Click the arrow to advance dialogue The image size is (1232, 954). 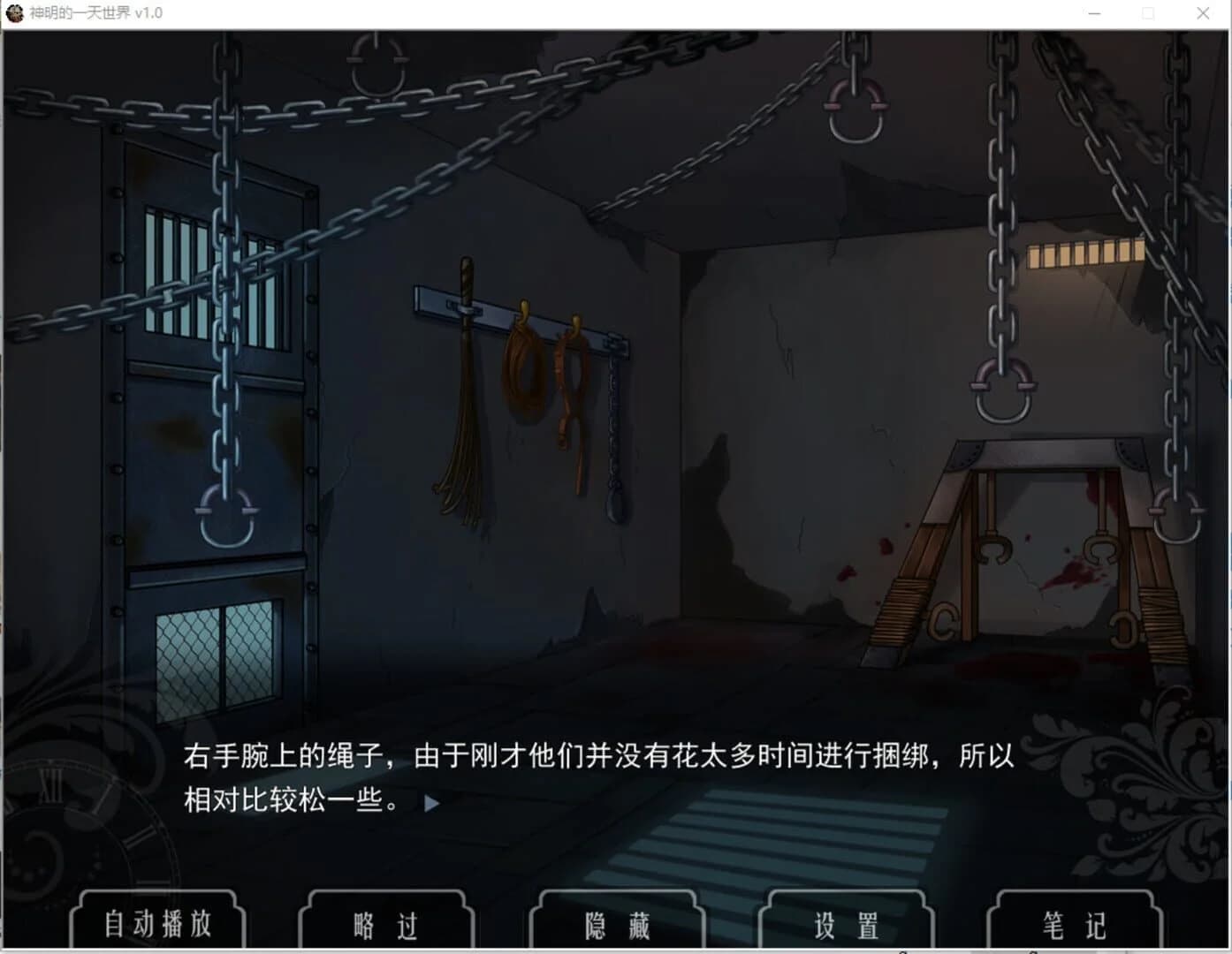pyautogui.click(x=432, y=803)
